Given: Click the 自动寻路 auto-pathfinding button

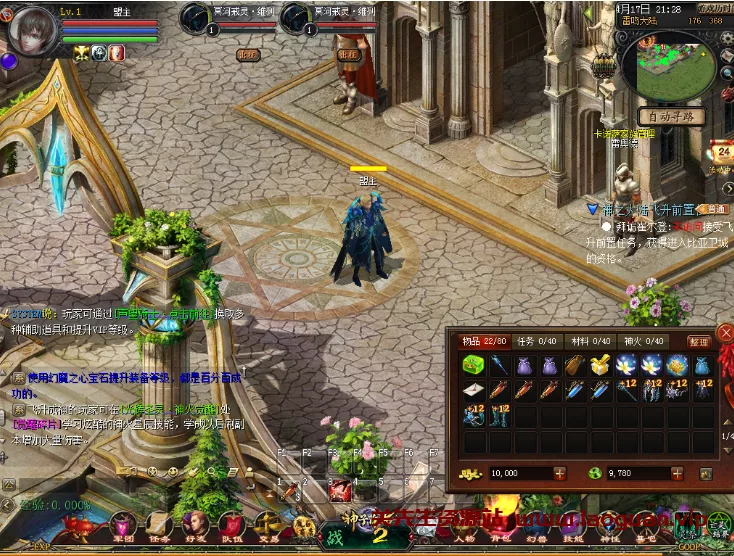Looking at the screenshot, I should 671,116.
